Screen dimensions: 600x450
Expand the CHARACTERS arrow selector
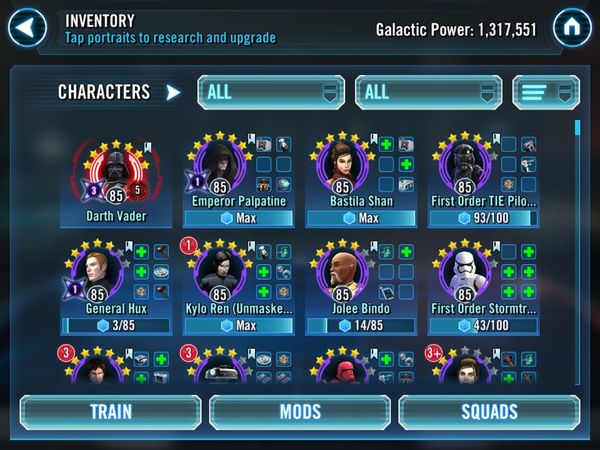(x=173, y=93)
